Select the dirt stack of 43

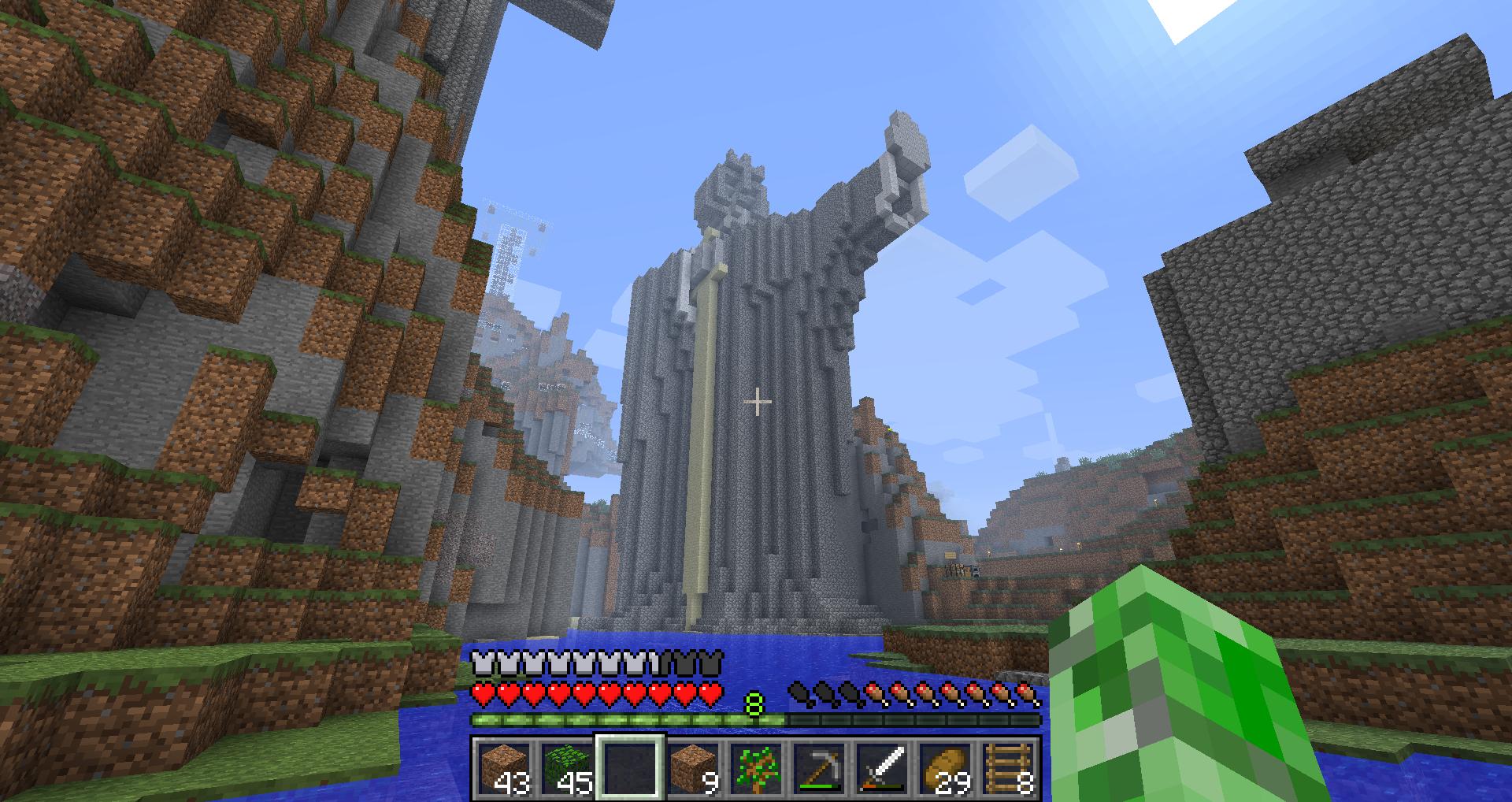click(505, 768)
